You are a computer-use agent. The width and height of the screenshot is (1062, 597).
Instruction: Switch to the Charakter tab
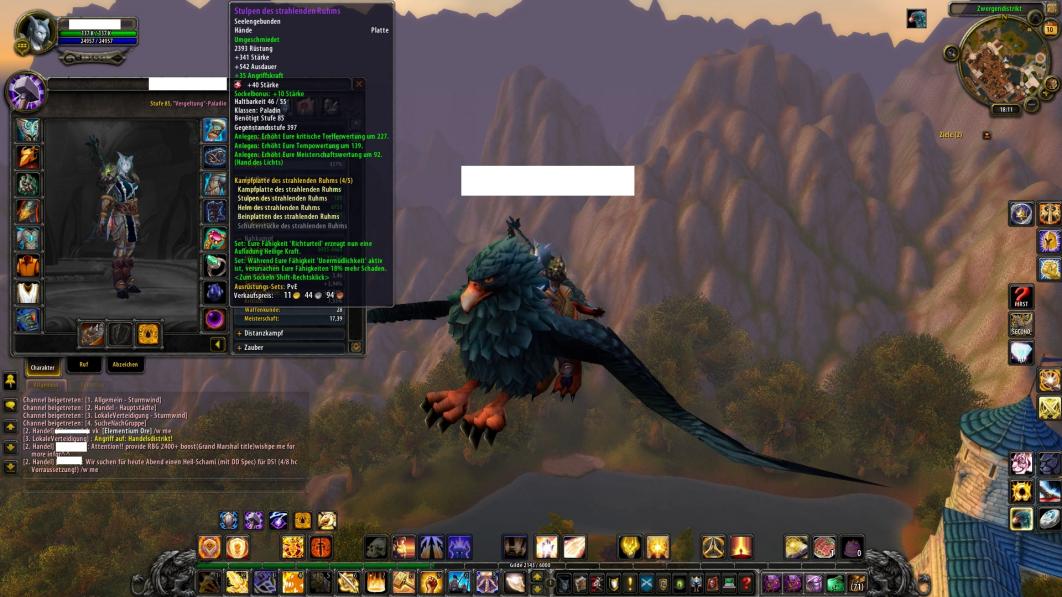click(42, 367)
